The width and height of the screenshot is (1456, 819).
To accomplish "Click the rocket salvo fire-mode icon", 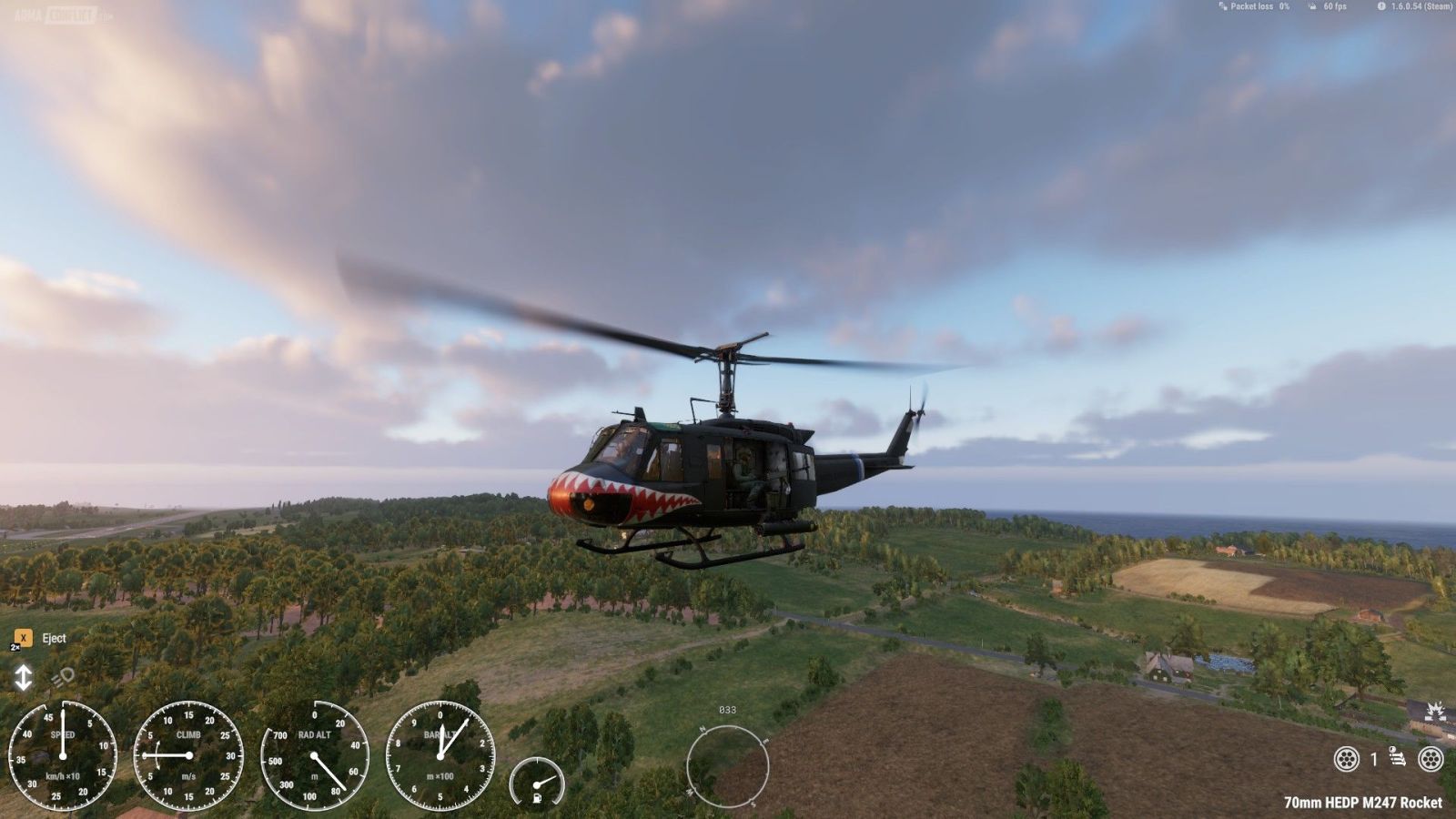I will click(x=1398, y=757).
